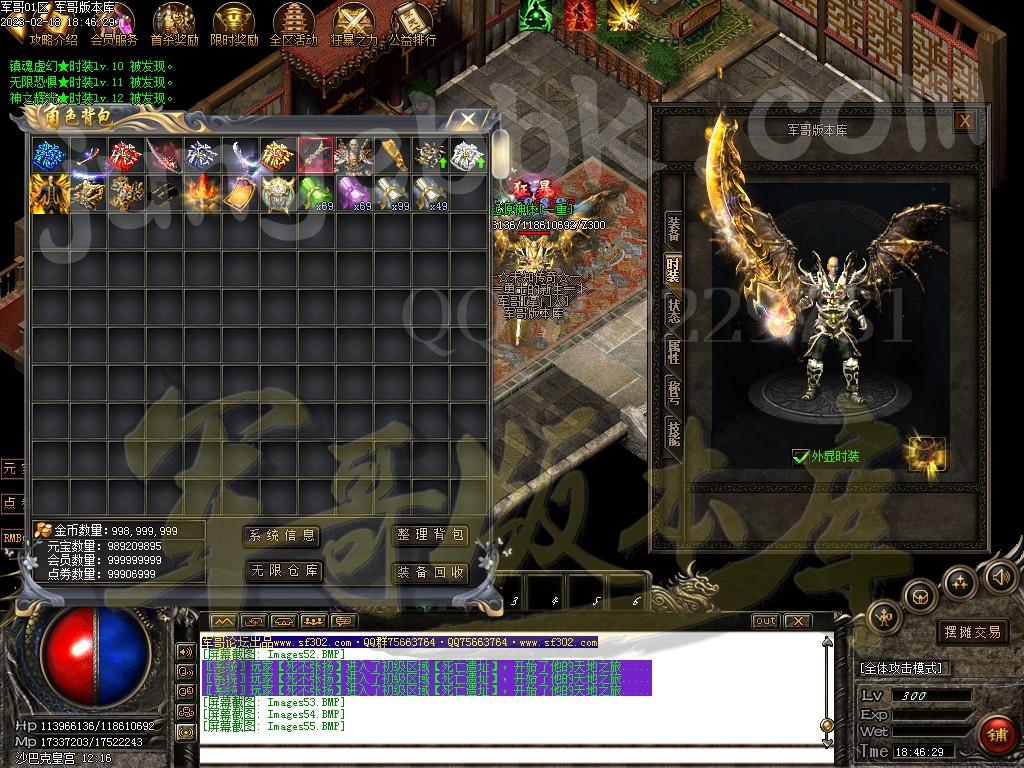The image size is (1024, 768).
Task: Switch to the 技能 skills tab
Action: coord(674,432)
